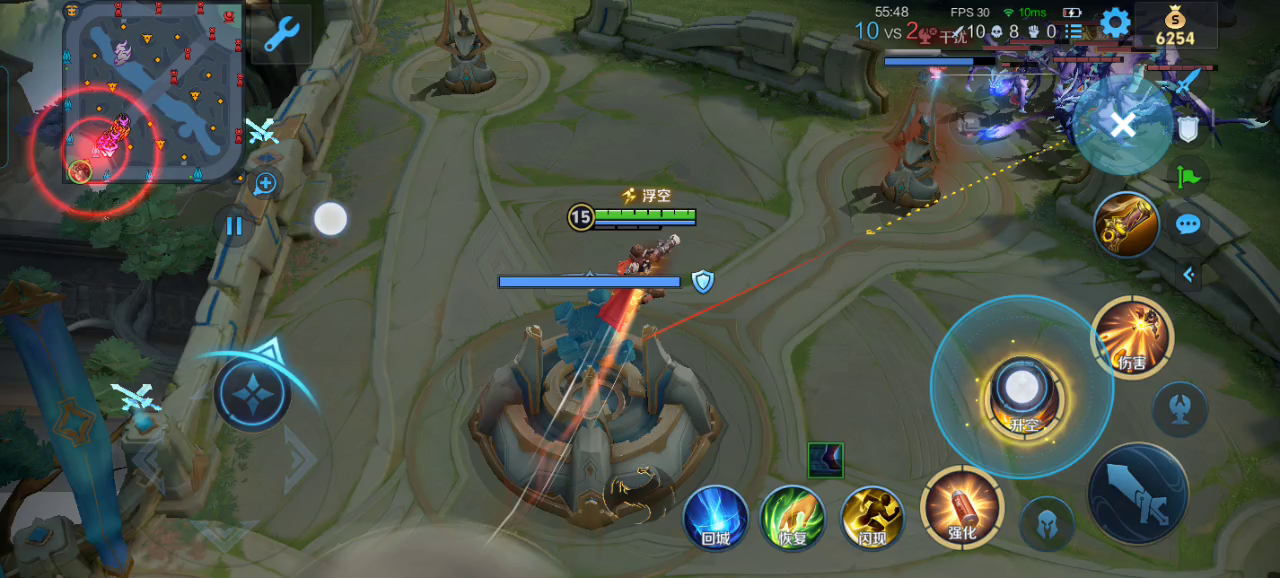The height and width of the screenshot is (578, 1280).
Task: Tap the minimap
Action: coord(153,92)
